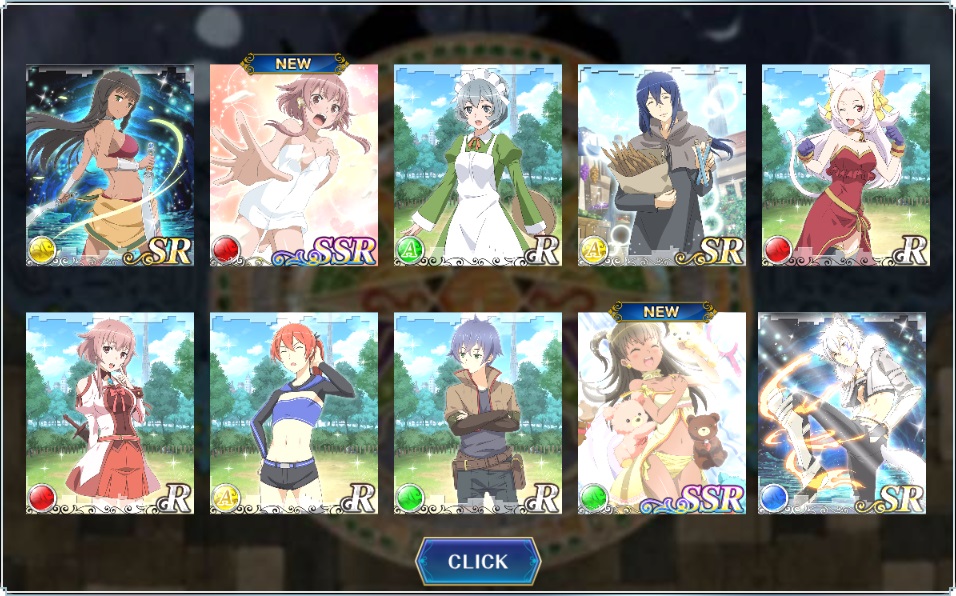Image resolution: width=956 pixels, height=596 pixels.
Task: Select the white cat-girl in red dress R card
Action: (846, 166)
